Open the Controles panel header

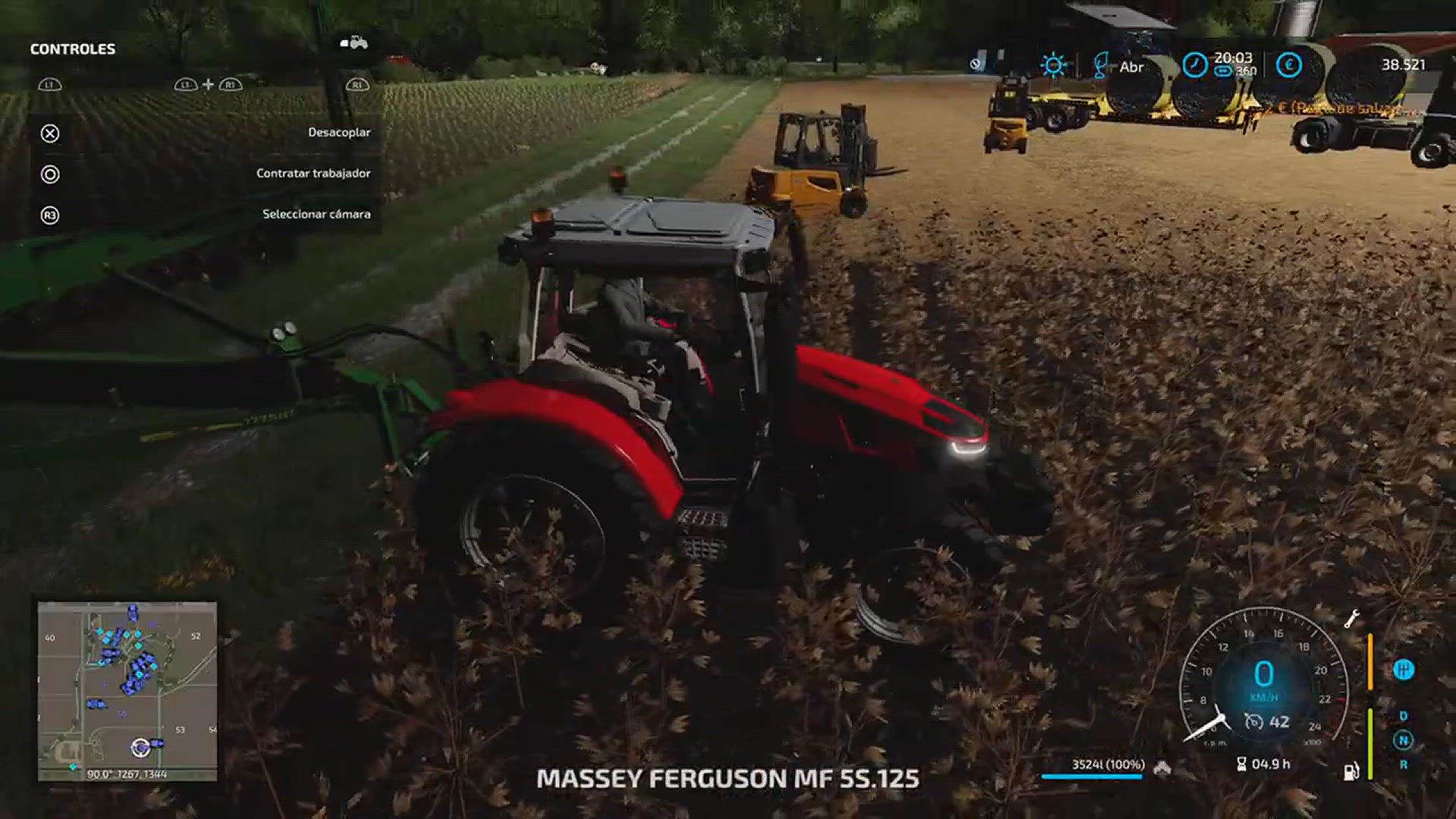click(x=72, y=50)
